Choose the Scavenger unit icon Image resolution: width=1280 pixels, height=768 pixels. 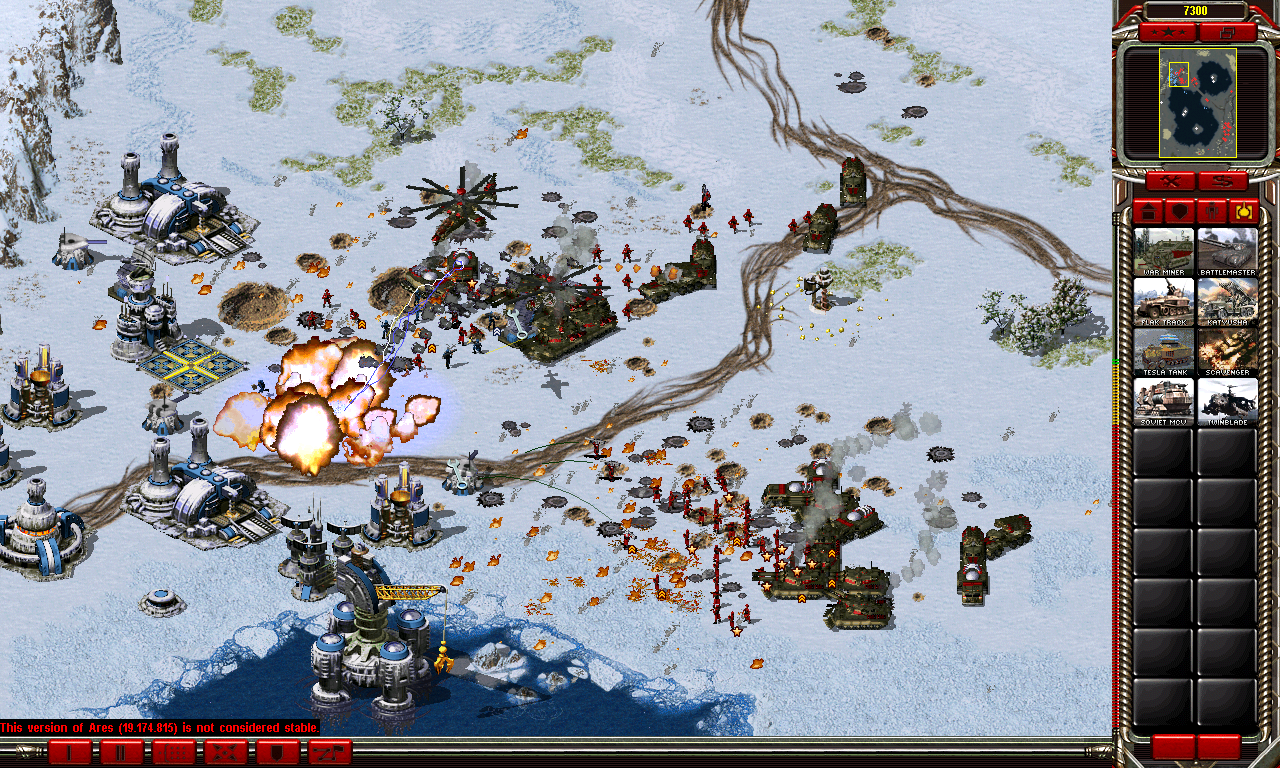(x=1227, y=351)
